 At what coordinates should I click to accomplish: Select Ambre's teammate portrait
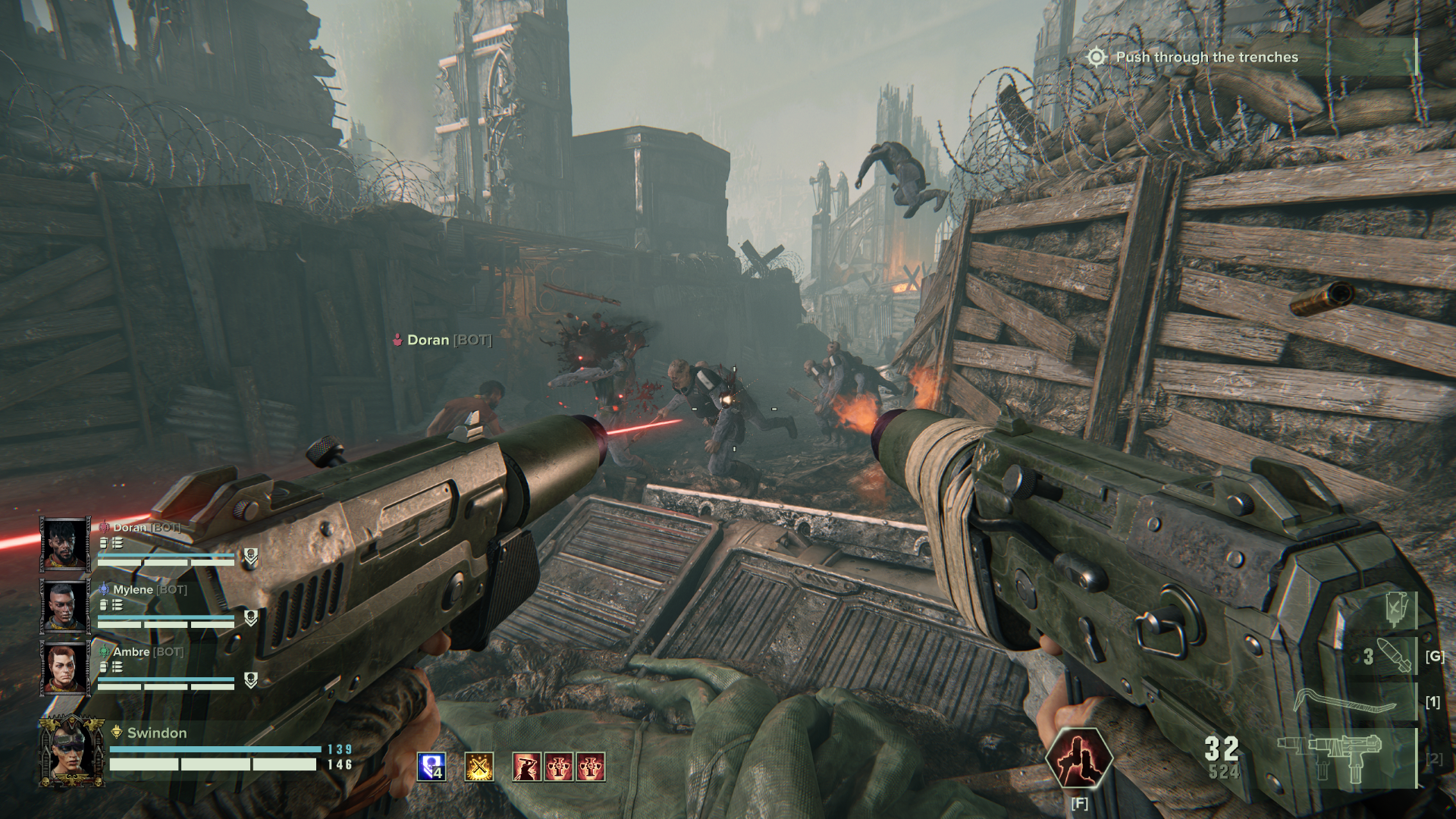(64, 668)
